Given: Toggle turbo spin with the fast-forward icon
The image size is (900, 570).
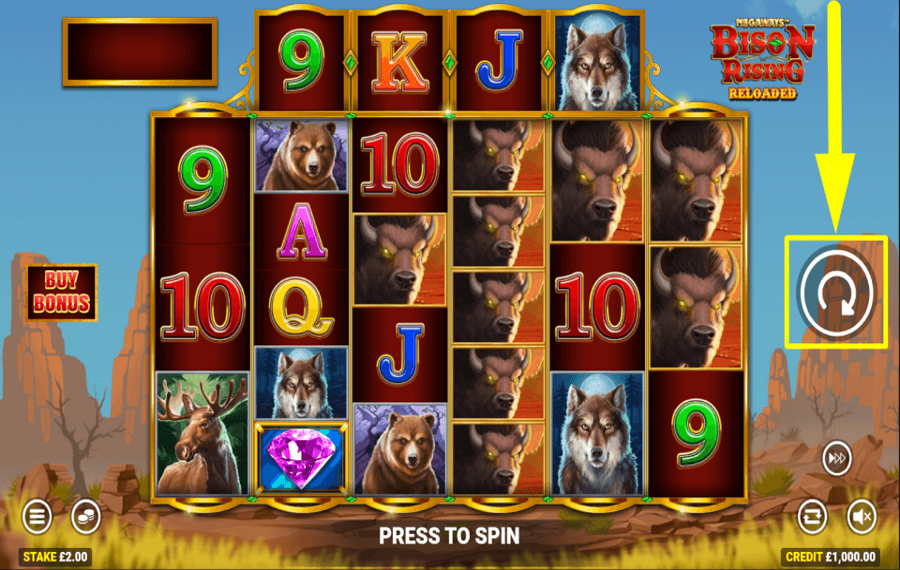Looking at the screenshot, I should click(x=836, y=459).
